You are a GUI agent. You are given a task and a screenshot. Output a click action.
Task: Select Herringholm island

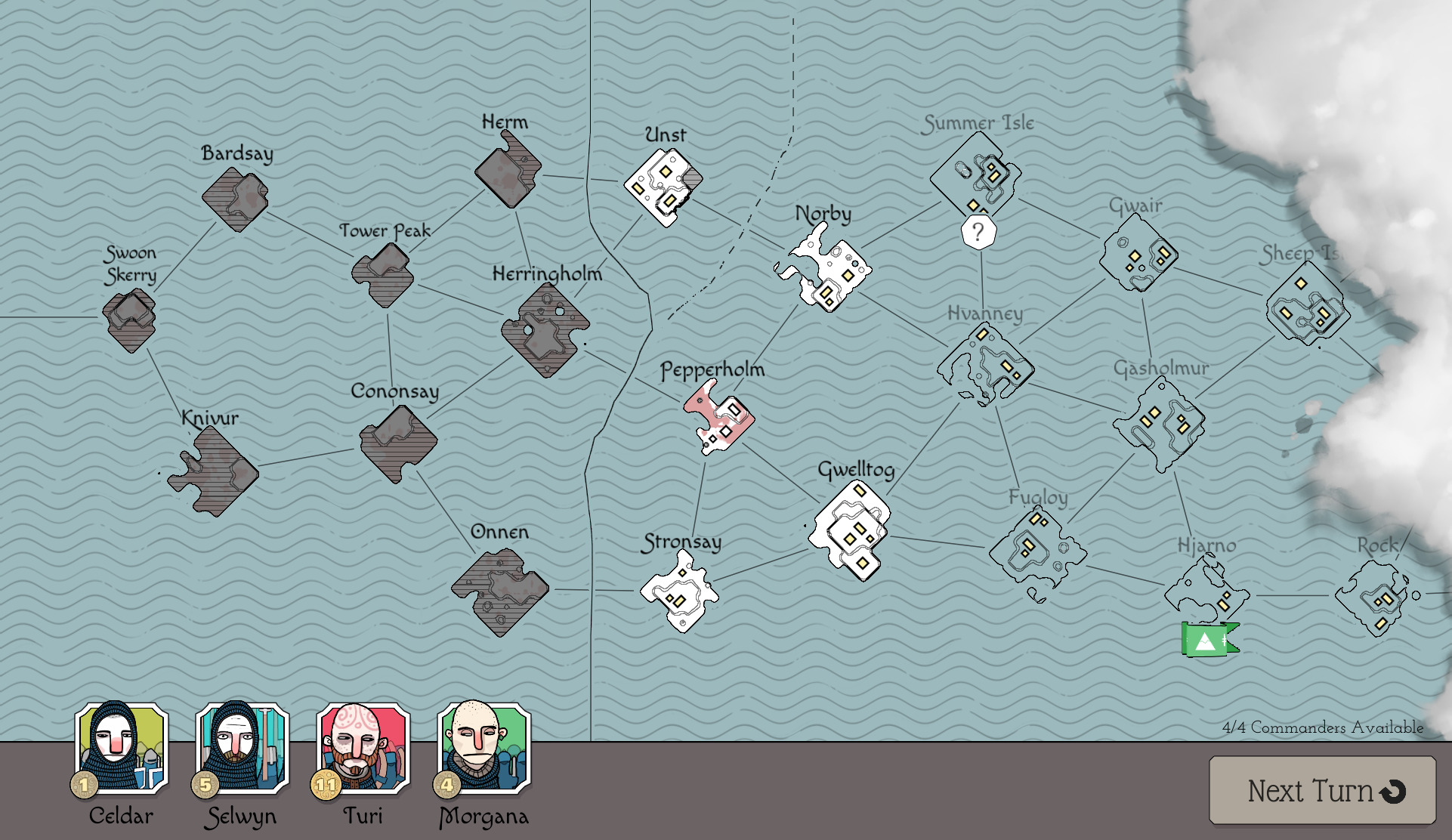pyautogui.click(x=544, y=332)
